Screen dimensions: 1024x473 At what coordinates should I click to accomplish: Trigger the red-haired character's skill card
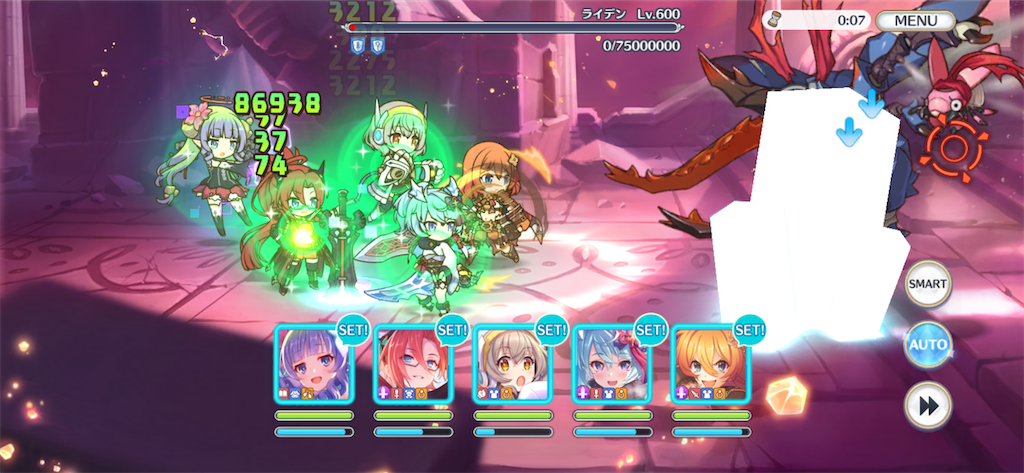click(x=412, y=364)
